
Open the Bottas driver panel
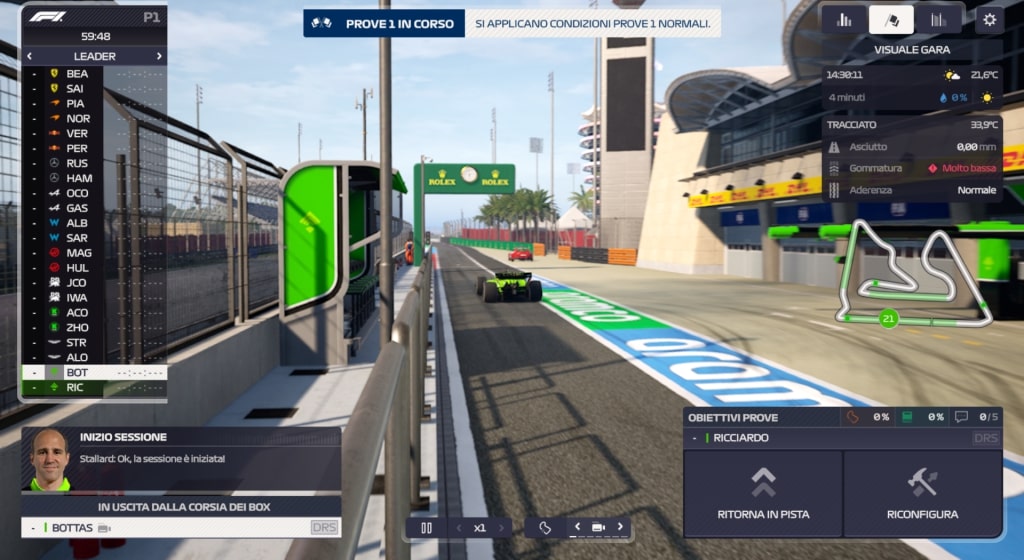tap(180, 527)
